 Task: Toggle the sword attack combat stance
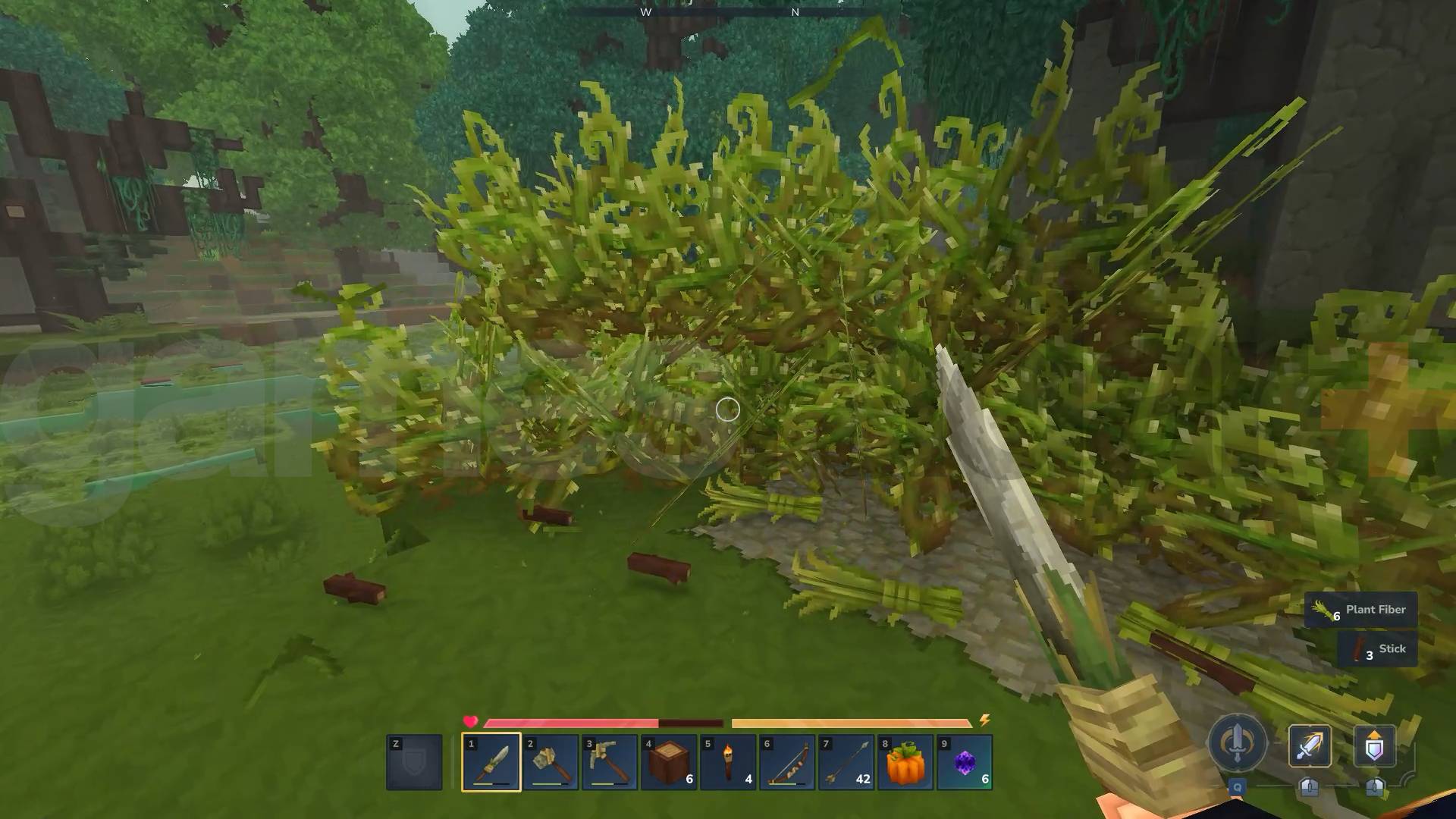[1312, 747]
